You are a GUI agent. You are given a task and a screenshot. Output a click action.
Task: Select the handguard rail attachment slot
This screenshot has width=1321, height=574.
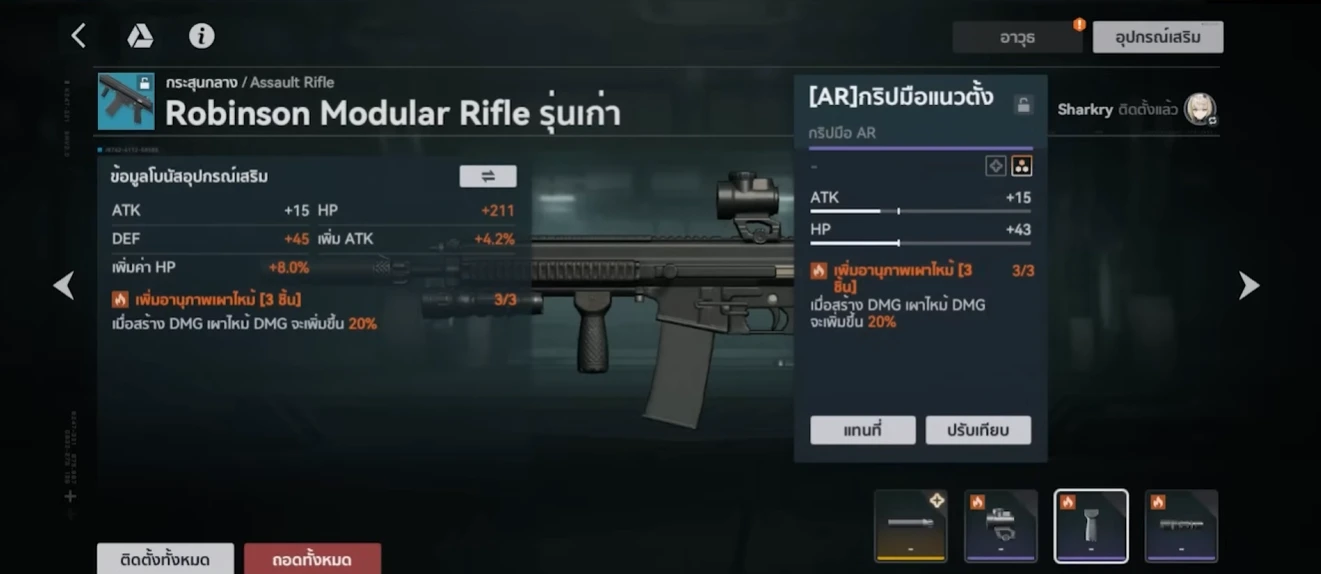click(x=1181, y=525)
